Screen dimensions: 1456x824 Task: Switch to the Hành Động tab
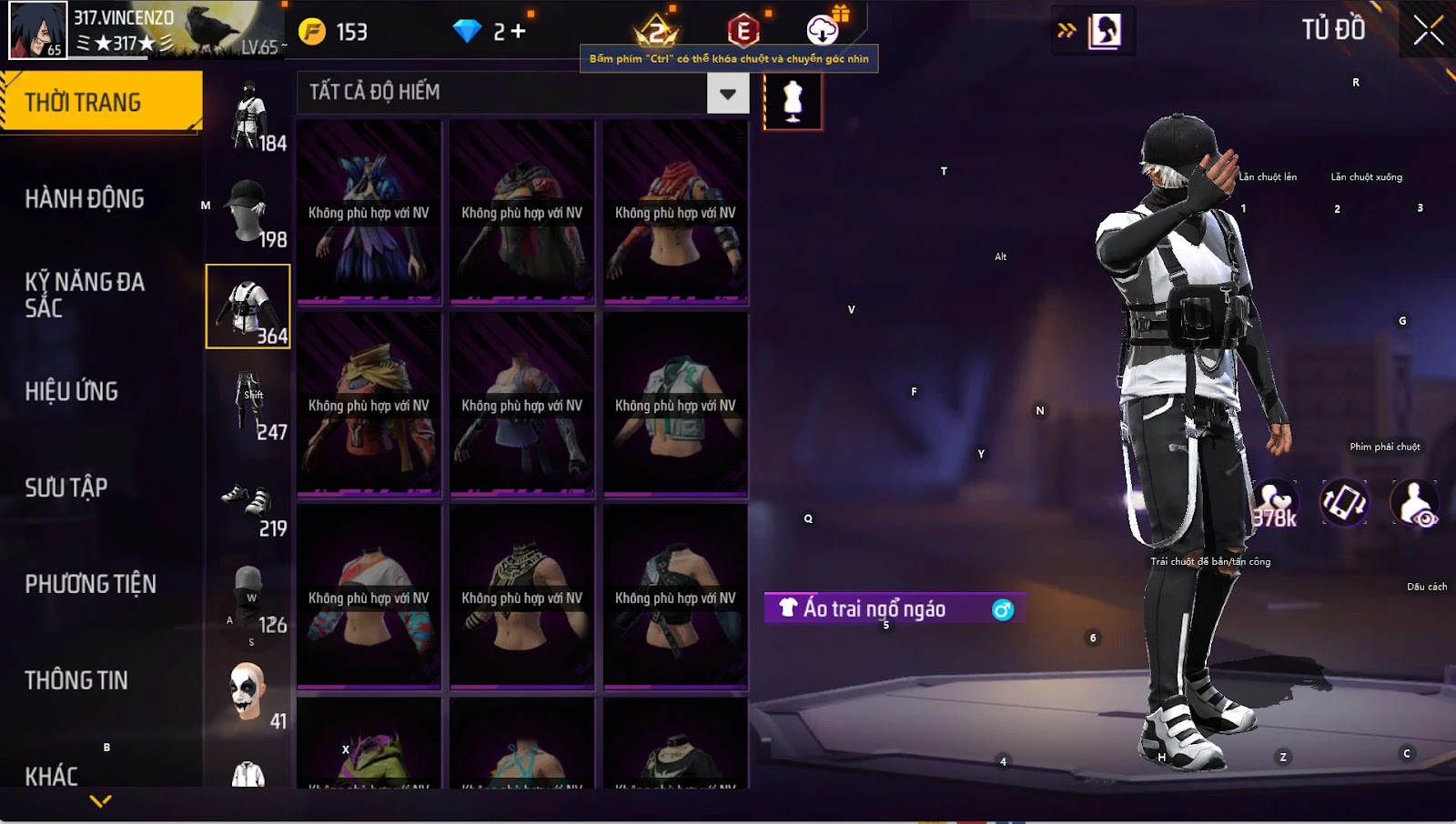pos(85,198)
